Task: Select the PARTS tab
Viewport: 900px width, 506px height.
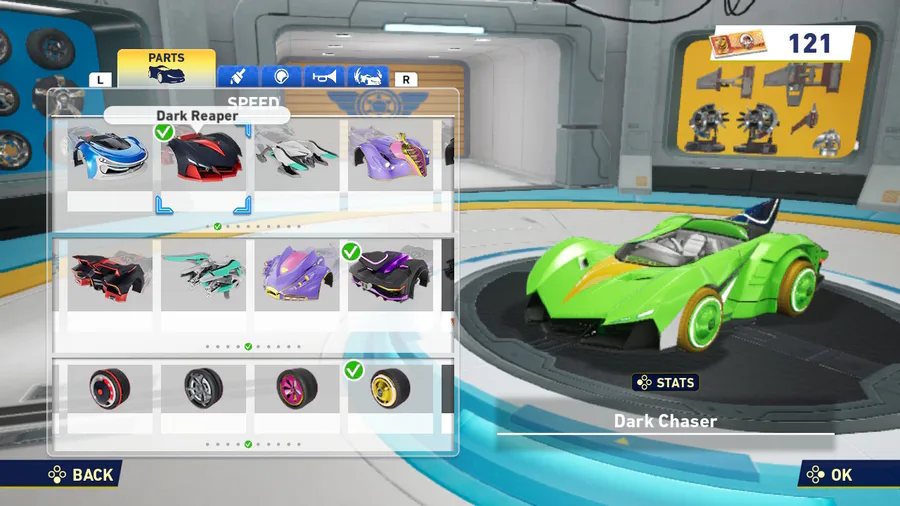Action: pyautogui.click(x=166, y=68)
